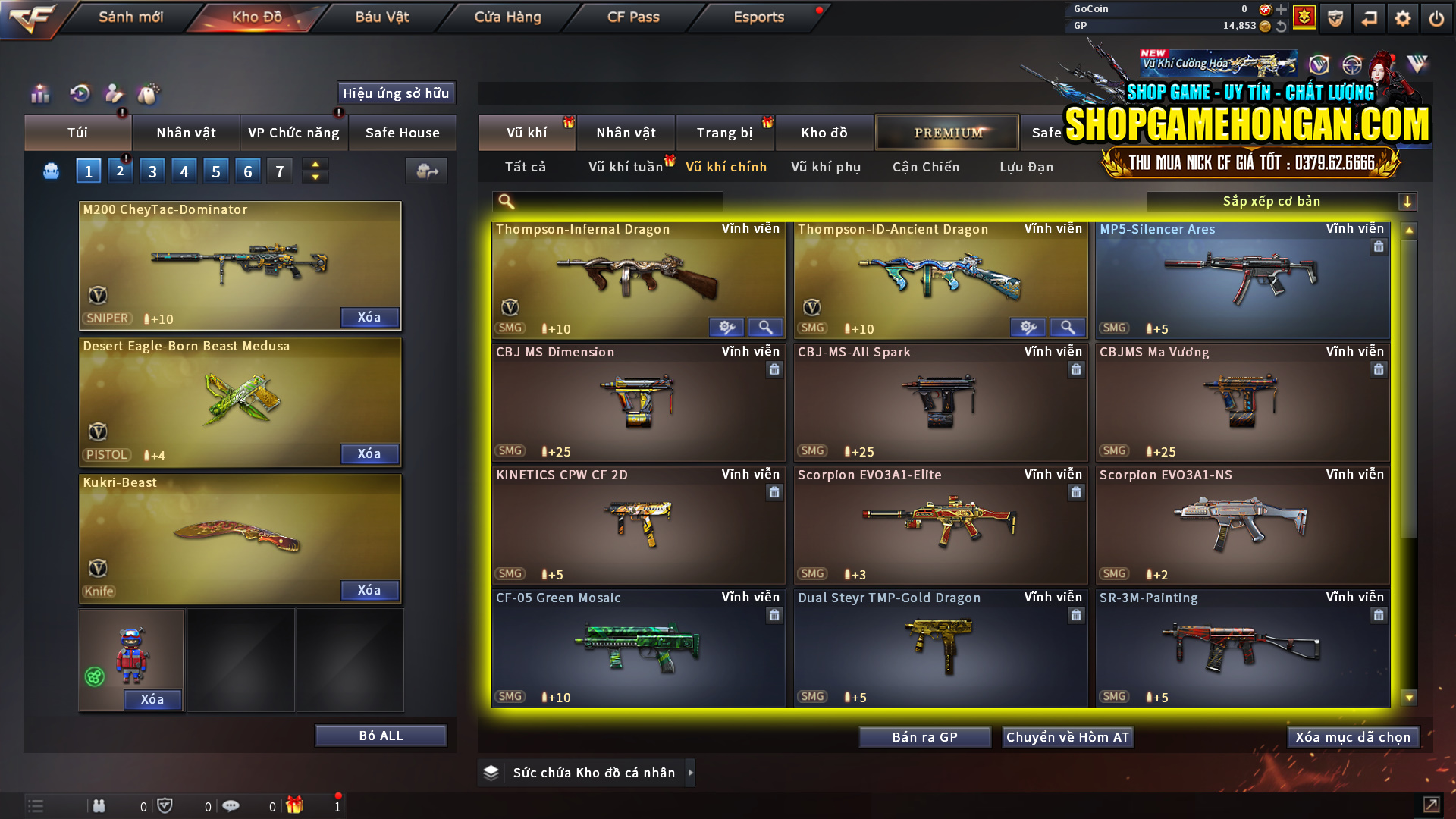The width and height of the screenshot is (1456, 819).
Task: Open the gift box icon on bottom status bar
Action: pyautogui.click(x=296, y=806)
